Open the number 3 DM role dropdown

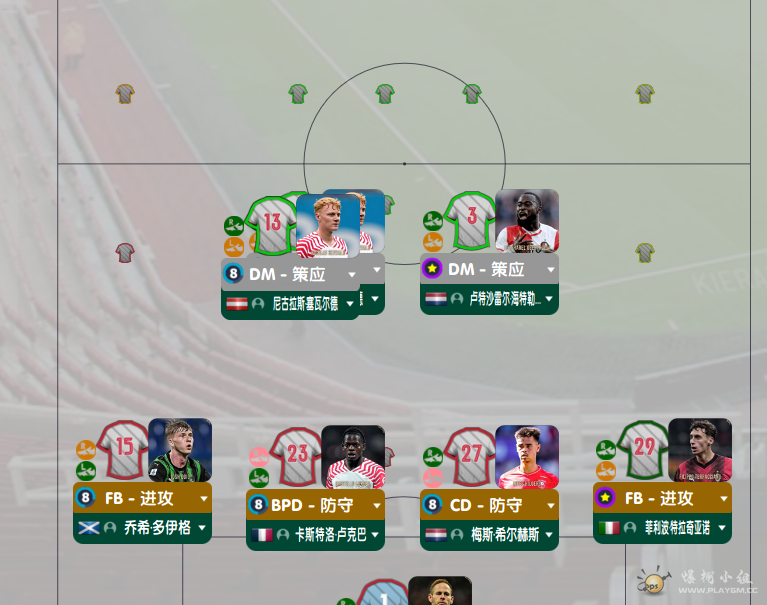click(x=551, y=269)
